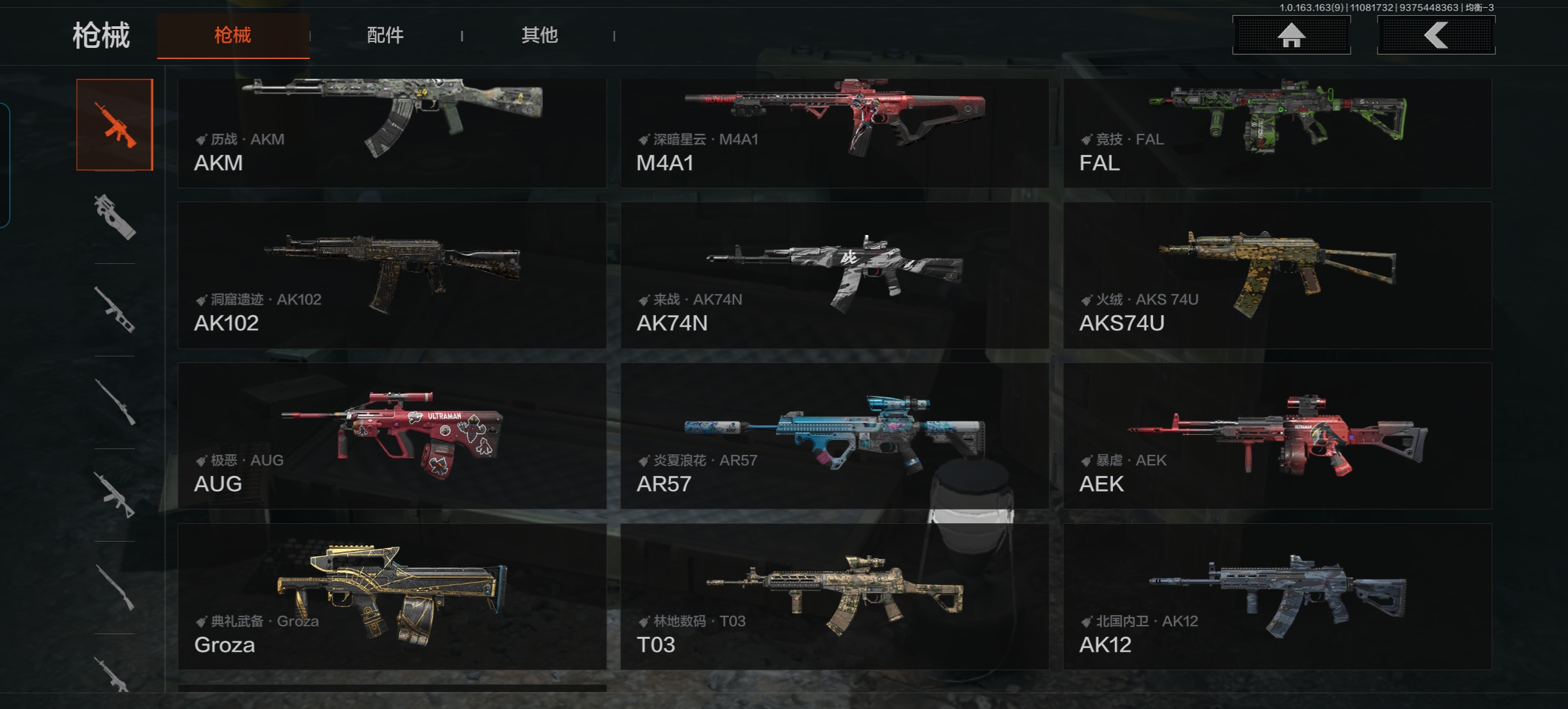The image size is (1568, 709).
Task: Open the AEK weapon card
Action: [1277, 436]
